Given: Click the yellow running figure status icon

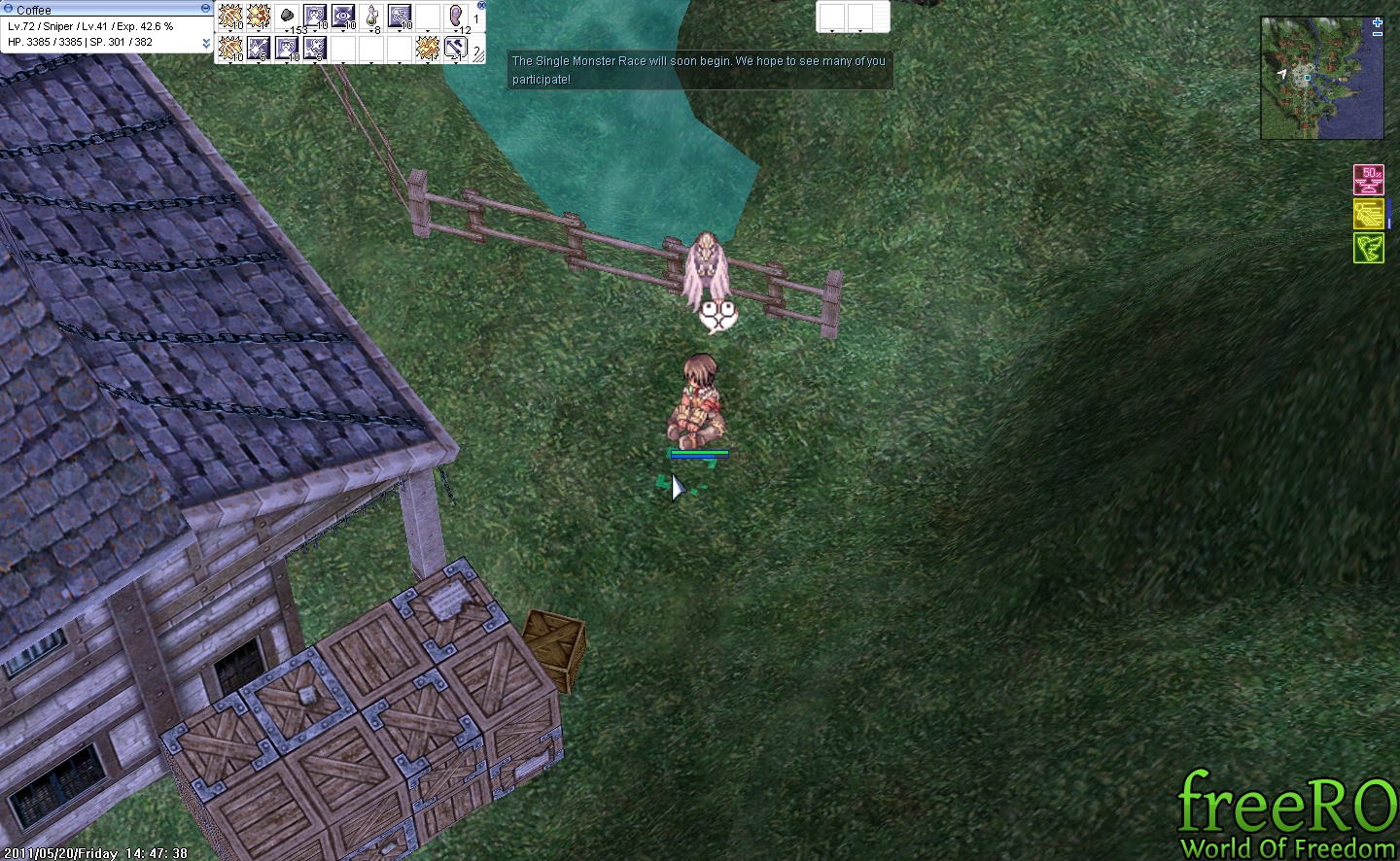Looking at the screenshot, I should [1369, 214].
